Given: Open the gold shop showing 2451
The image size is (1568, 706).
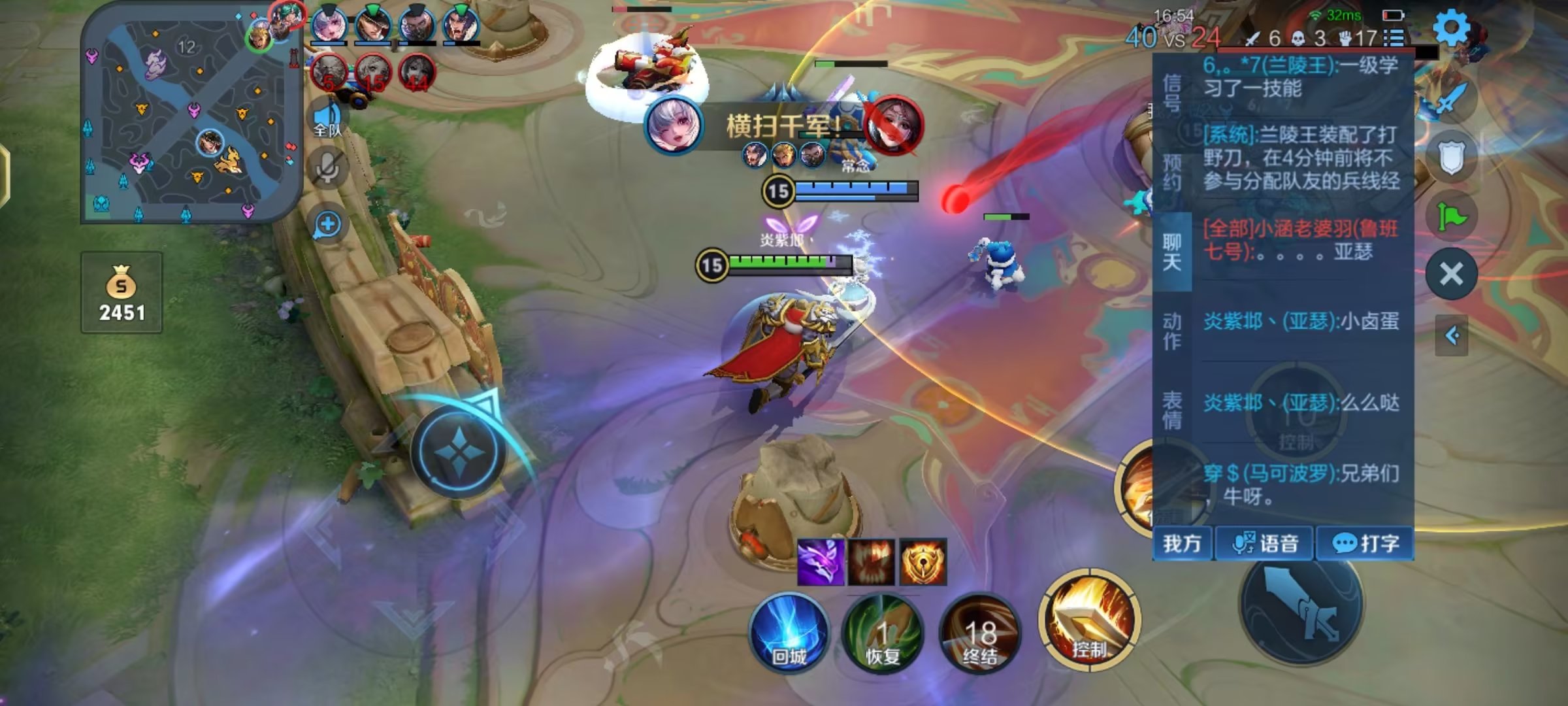Looking at the screenshot, I should coord(122,293).
